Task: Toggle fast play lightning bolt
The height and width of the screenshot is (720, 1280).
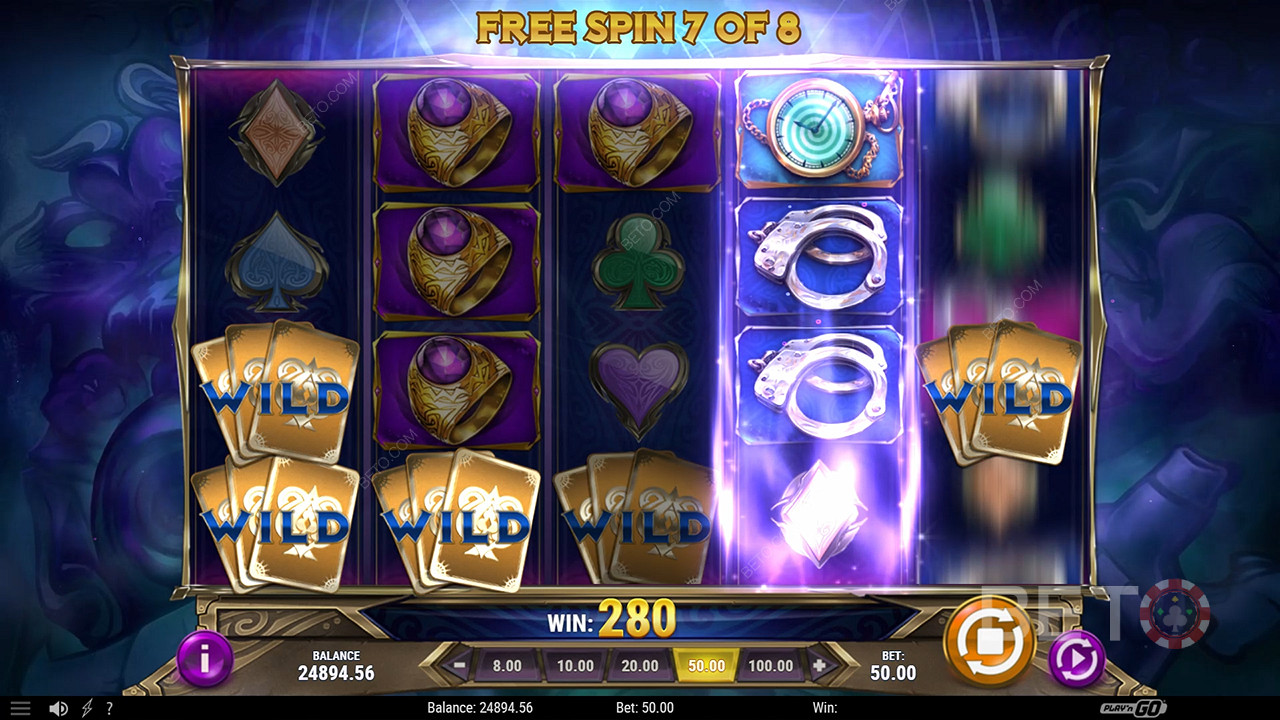Action: [x=88, y=708]
